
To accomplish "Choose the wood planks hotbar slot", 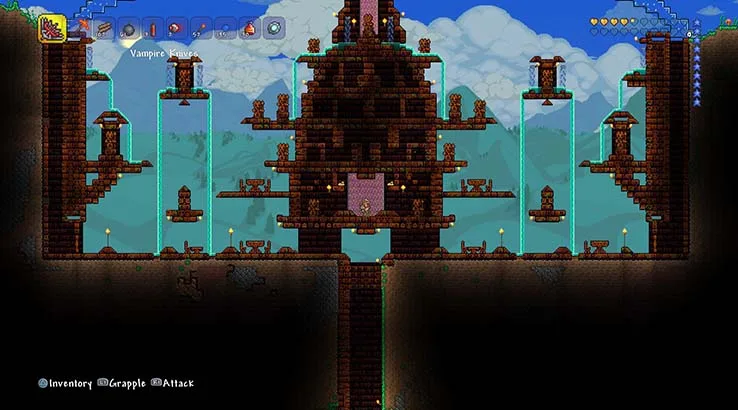I will 106,28.
